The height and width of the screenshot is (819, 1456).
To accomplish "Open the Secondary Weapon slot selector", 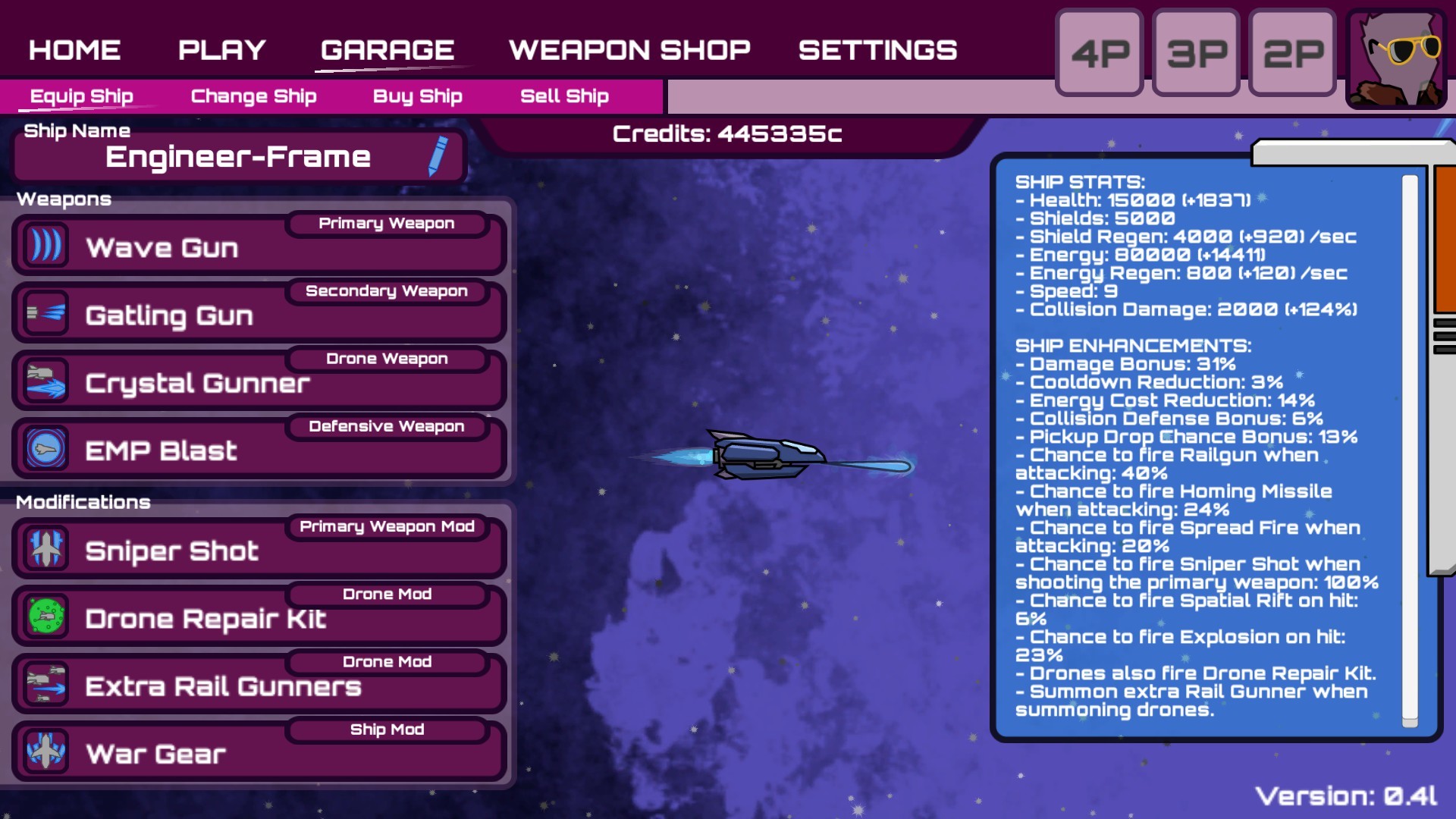I will (x=388, y=291).
